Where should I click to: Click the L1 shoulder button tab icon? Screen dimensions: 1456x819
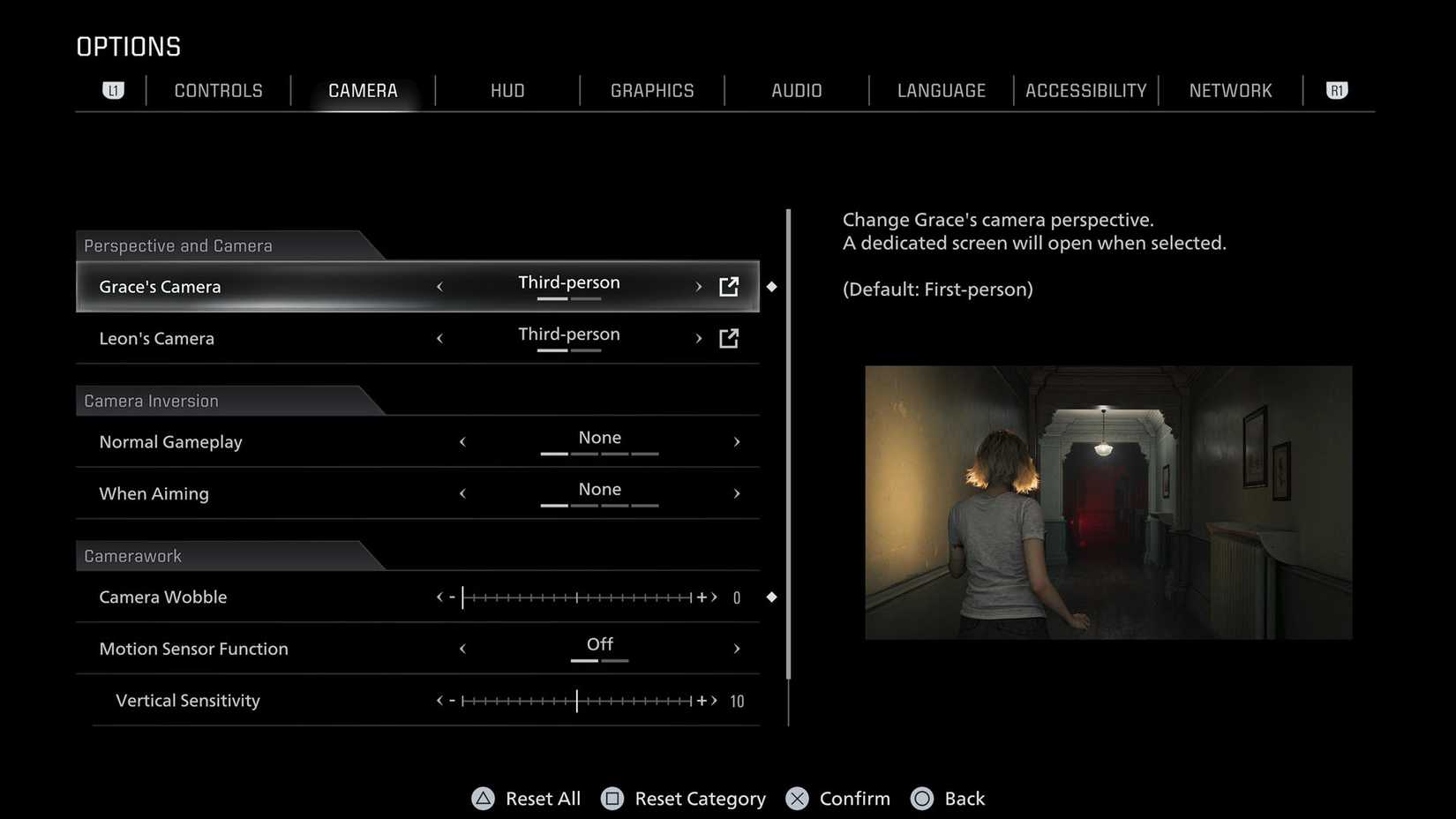tap(113, 90)
